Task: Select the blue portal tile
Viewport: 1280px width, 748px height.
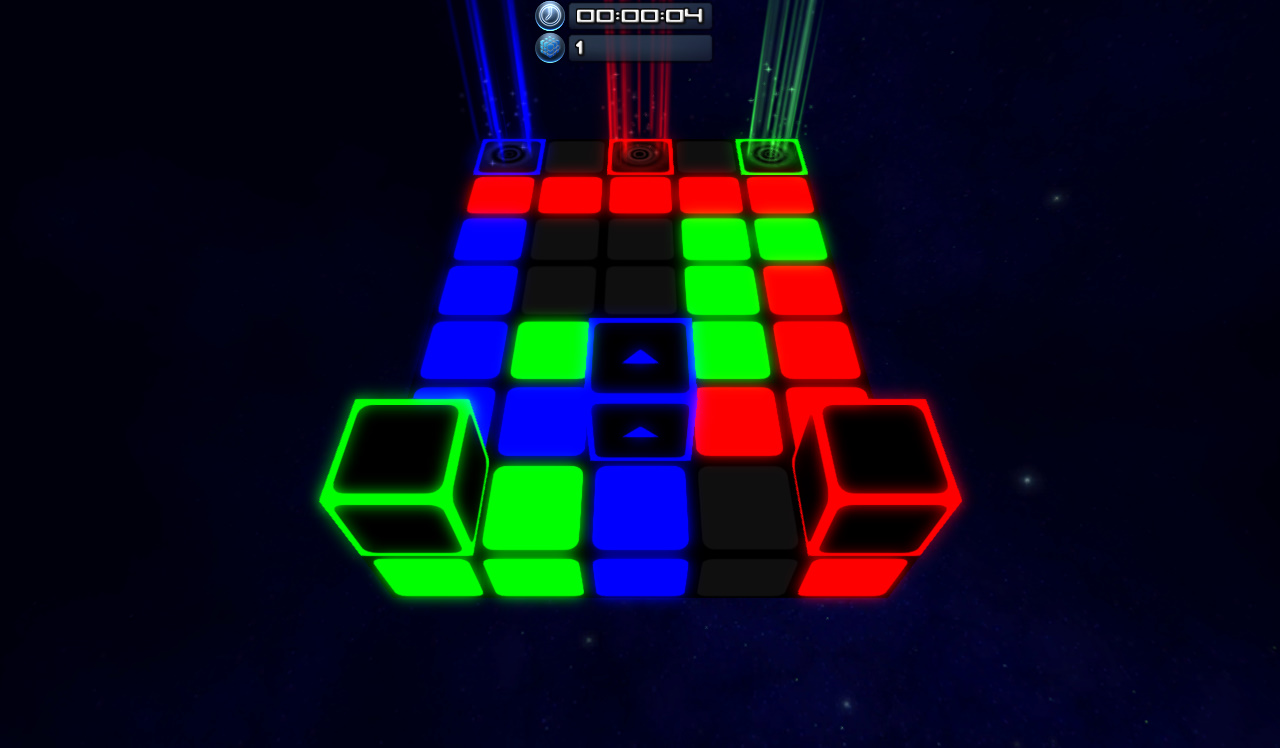Action: (512, 156)
